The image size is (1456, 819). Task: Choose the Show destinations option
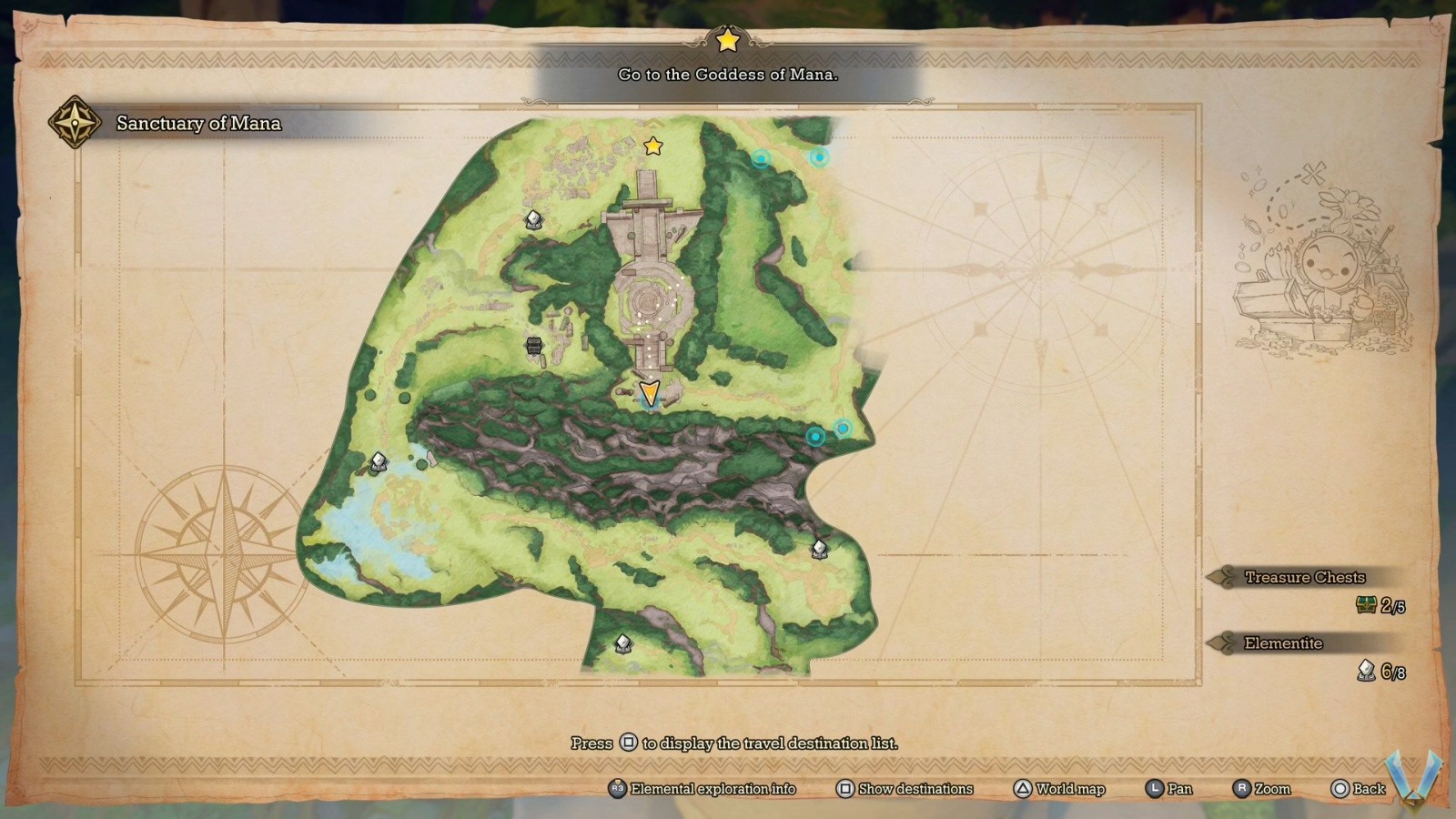(905, 789)
